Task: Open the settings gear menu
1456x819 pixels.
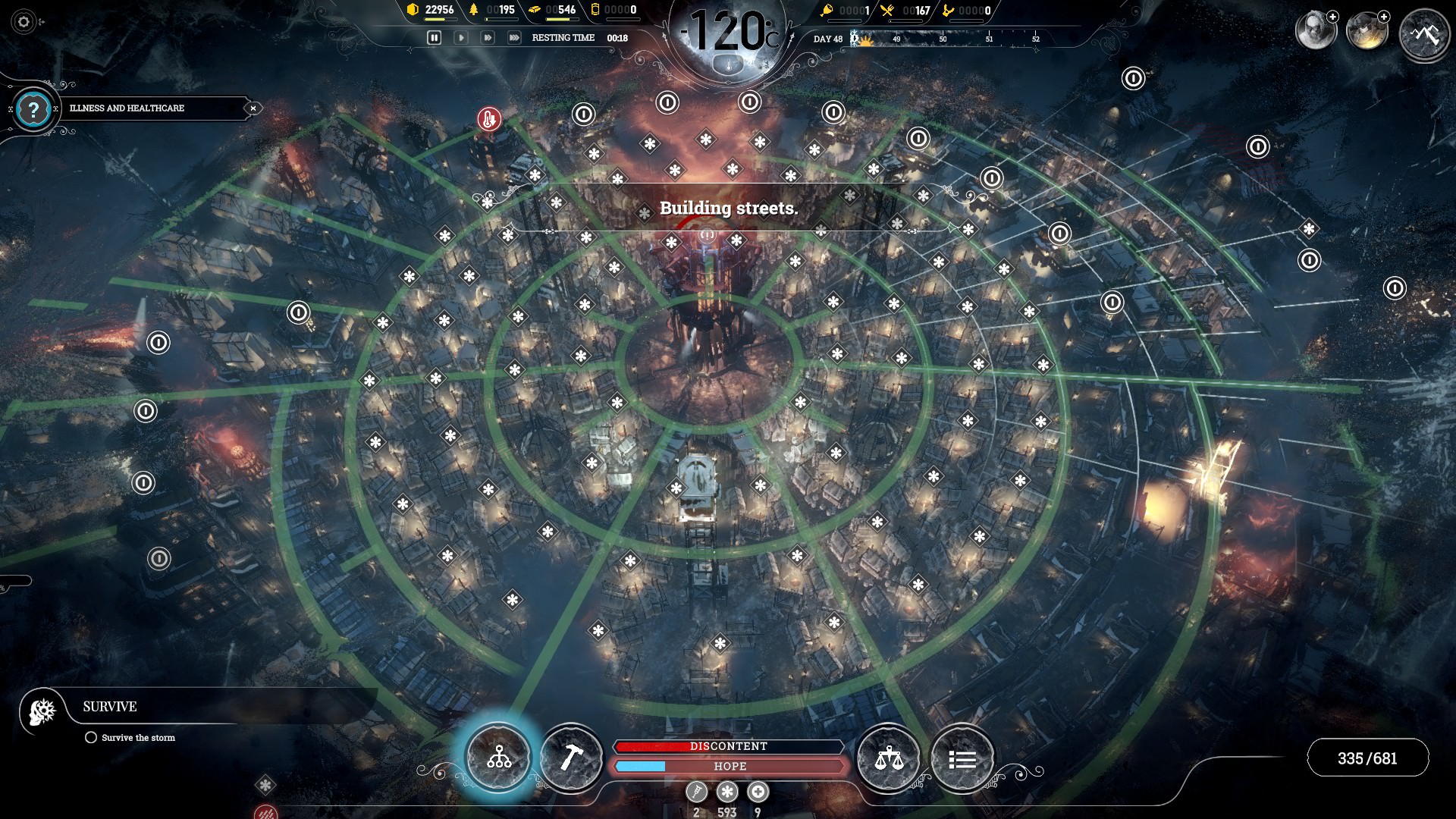Action: 24,22
